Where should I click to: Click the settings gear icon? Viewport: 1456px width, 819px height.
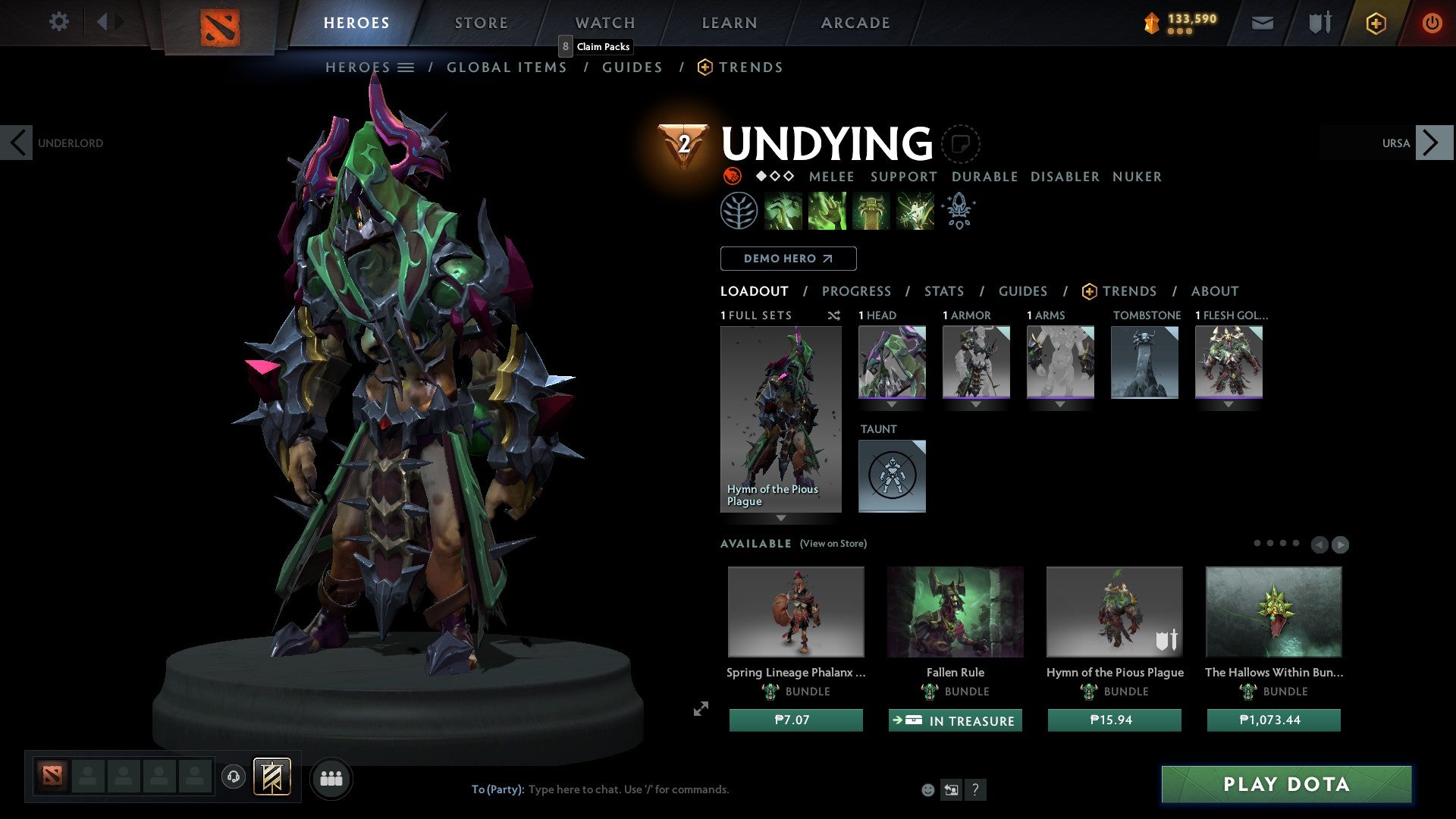(x=58, y=22)
